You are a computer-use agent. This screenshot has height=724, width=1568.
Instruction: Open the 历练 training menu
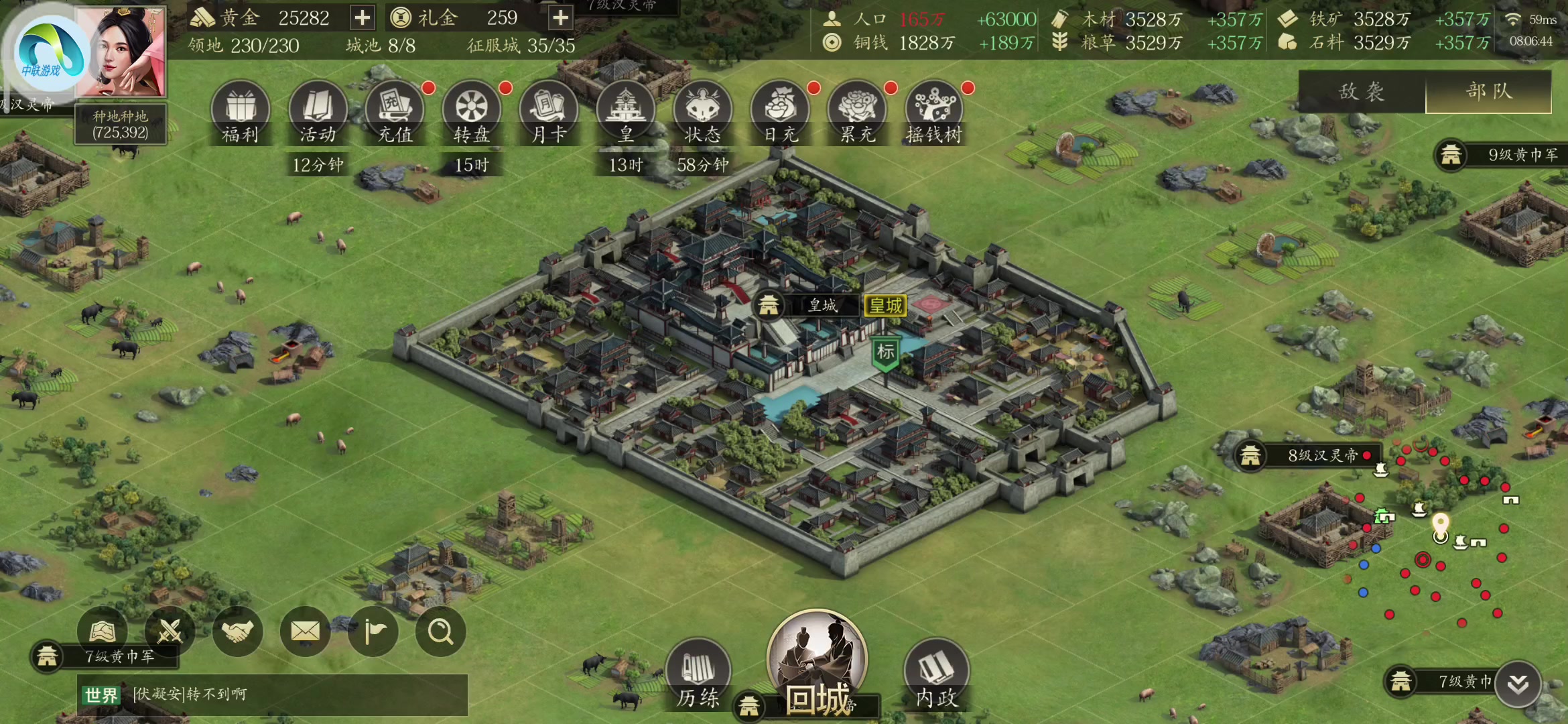[698, 674]
